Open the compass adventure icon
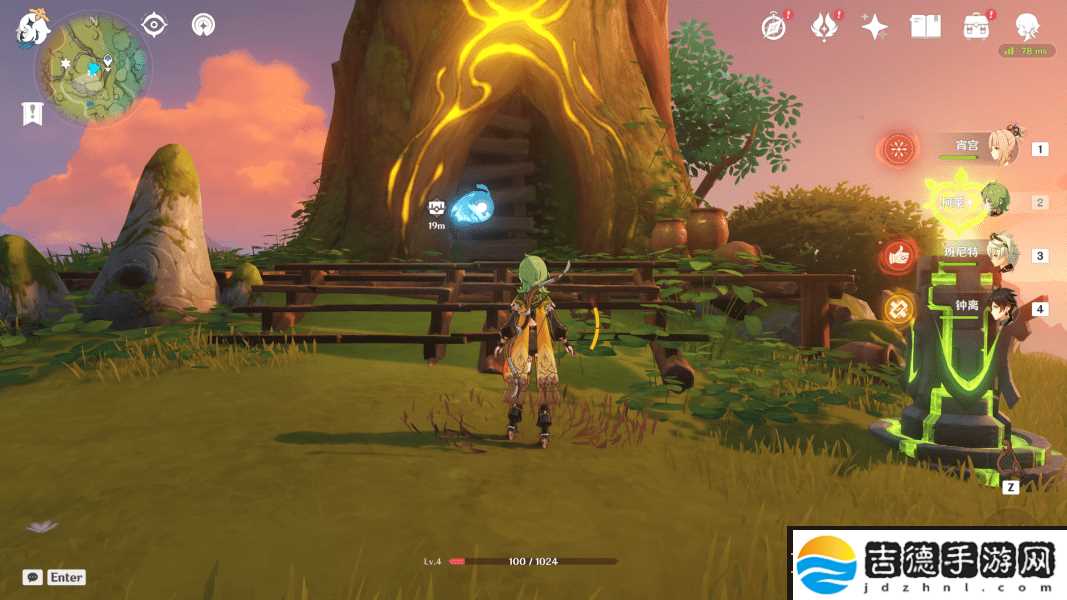This screenshot has height=600, width=1067. point(773,27)
